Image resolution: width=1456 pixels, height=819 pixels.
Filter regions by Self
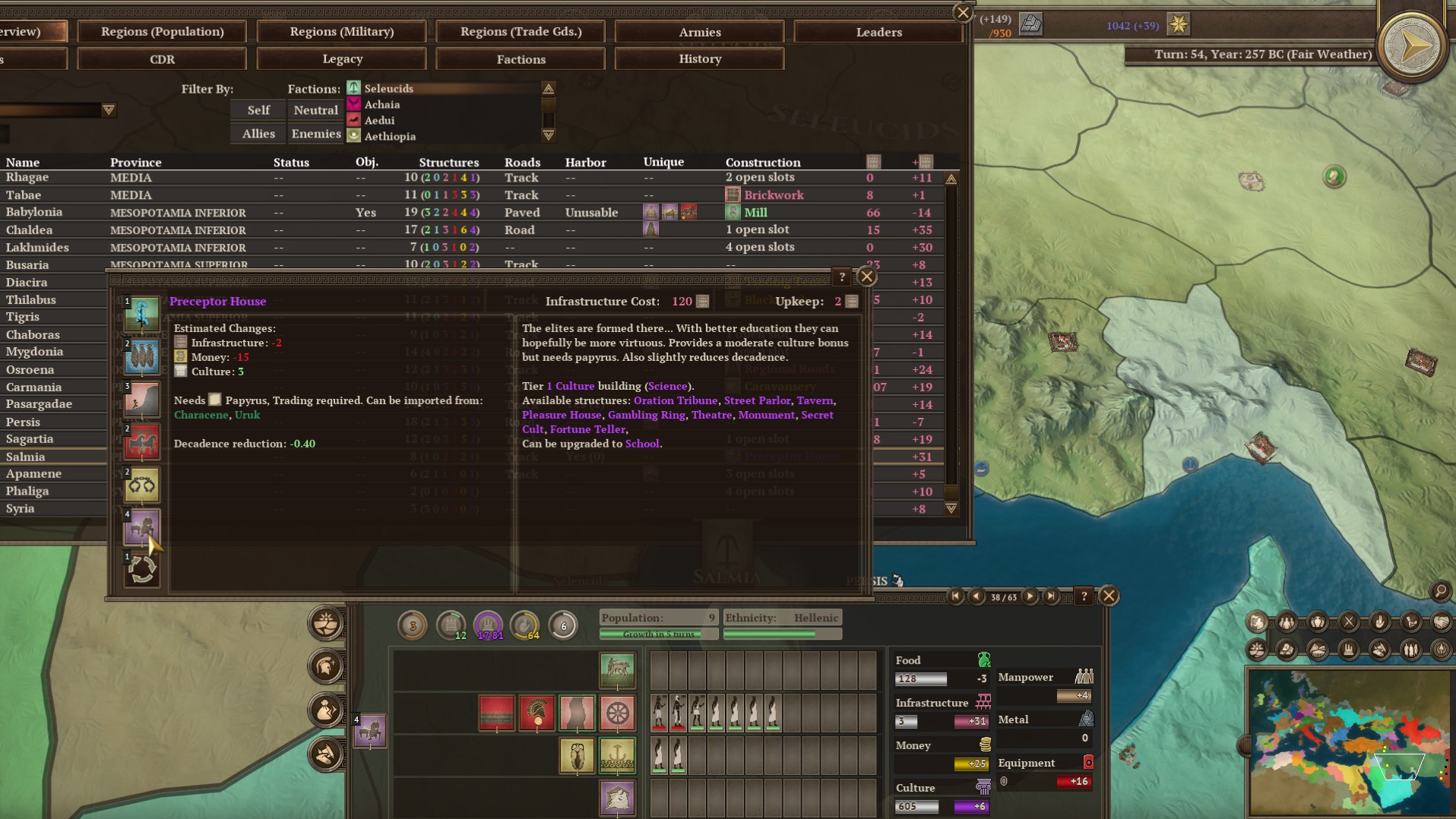[x=258, y=110]
